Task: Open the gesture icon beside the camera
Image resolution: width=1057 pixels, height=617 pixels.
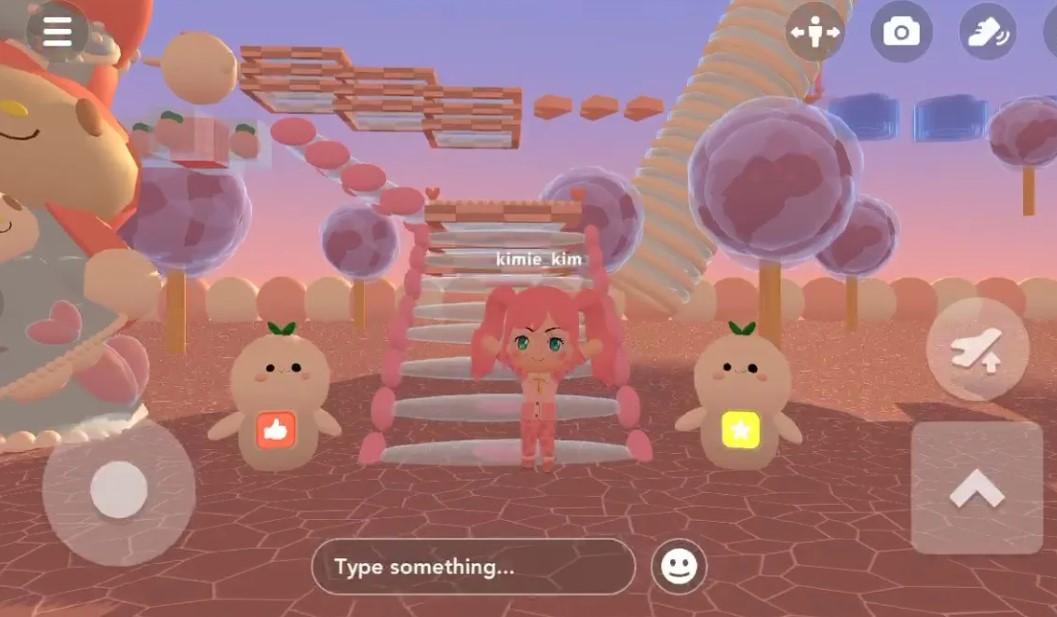Action: coord(987,32)
